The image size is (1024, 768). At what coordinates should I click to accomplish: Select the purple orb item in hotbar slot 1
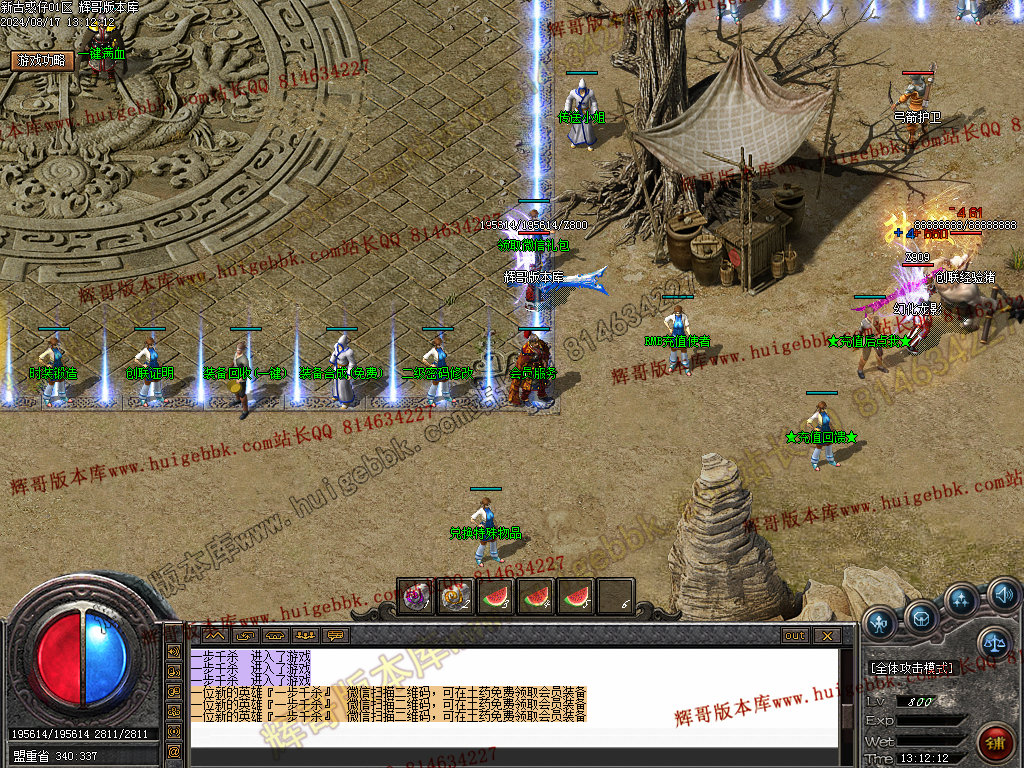click(x=416, y=597)
